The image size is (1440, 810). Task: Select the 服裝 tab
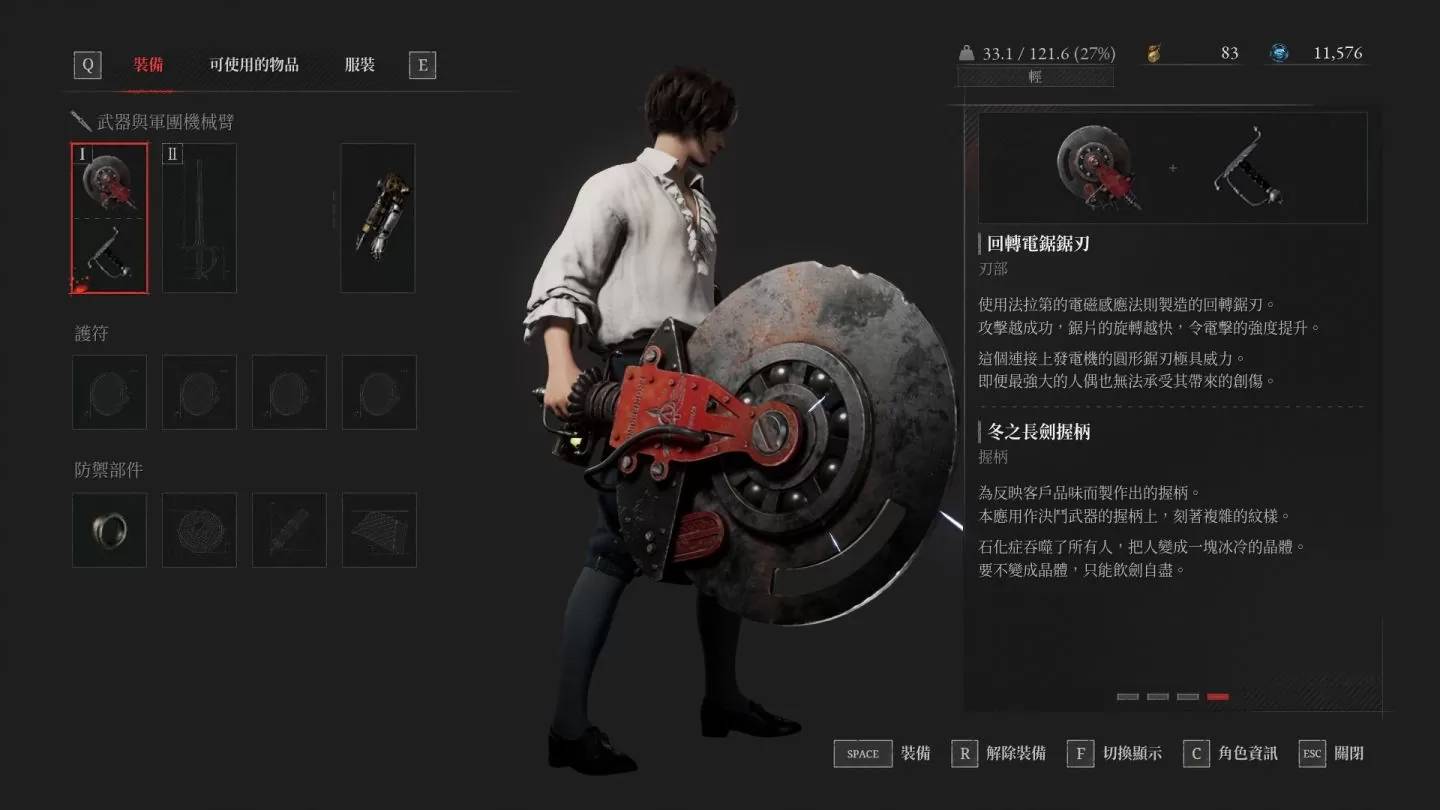359,65
